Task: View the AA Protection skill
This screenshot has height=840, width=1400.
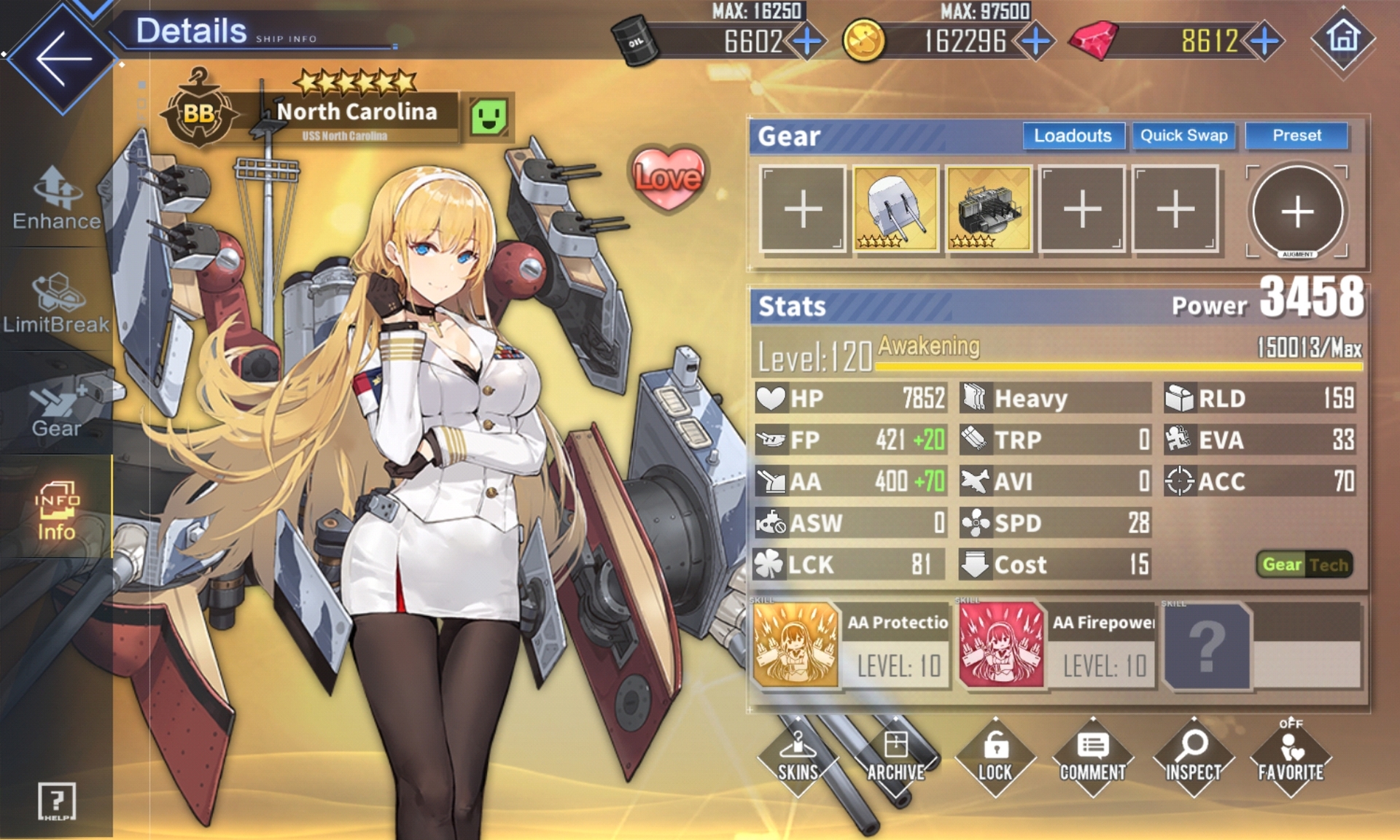Action: click(796, 645)
